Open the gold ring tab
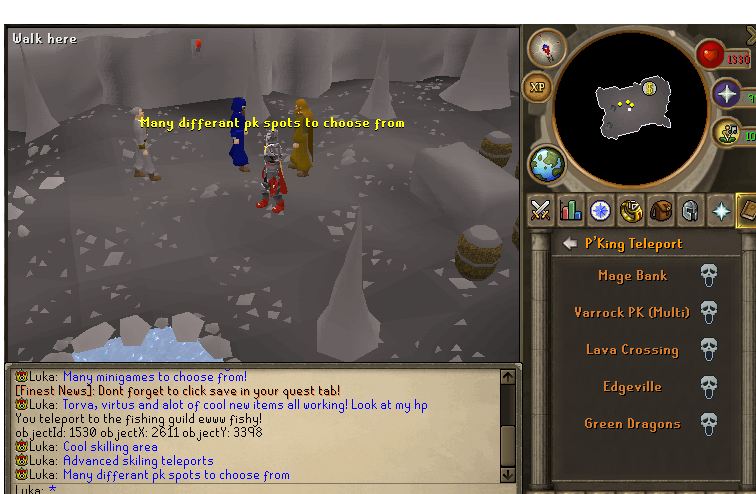756x494 pixels. click(x=630, y=211)
